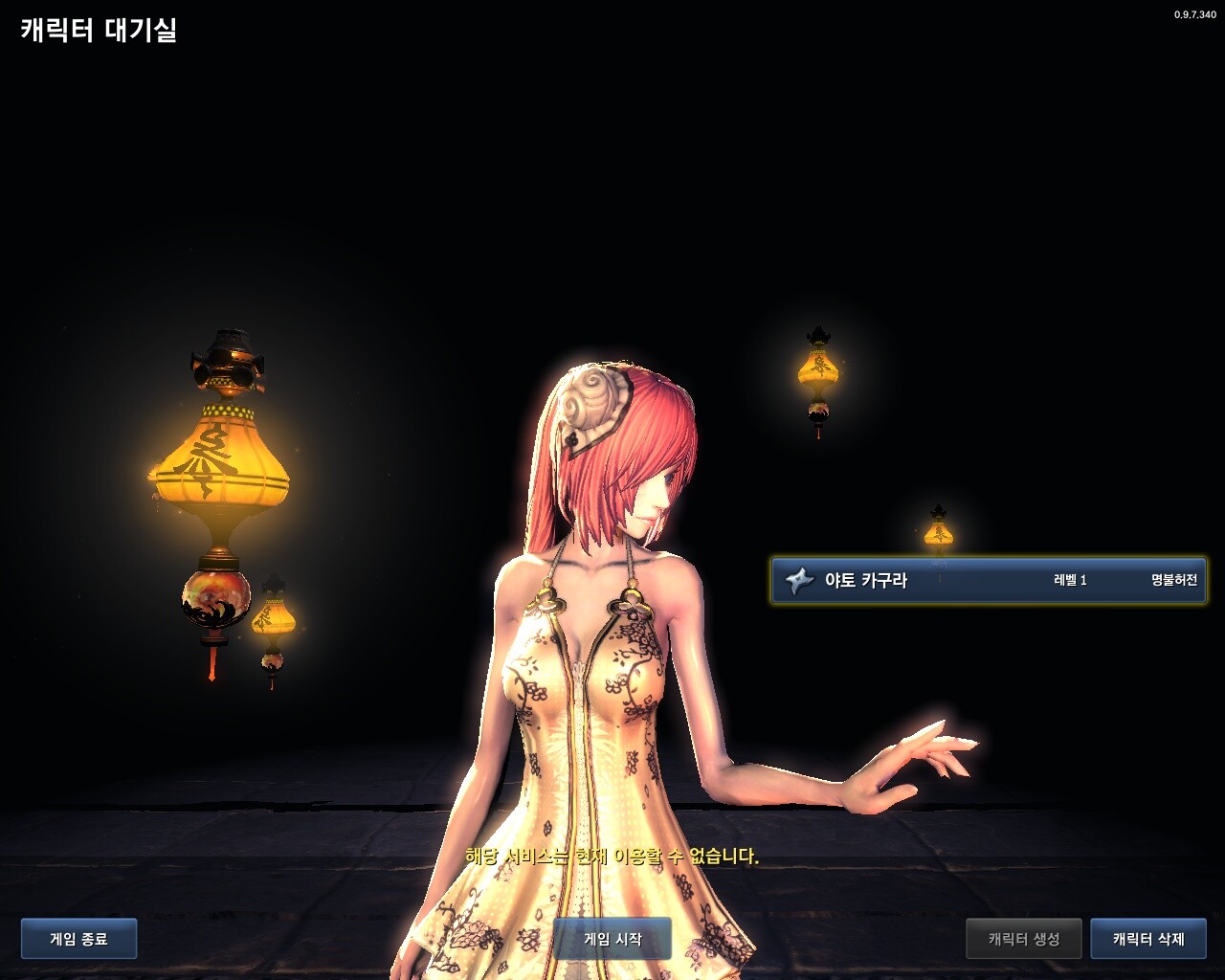Viewport: 1225px width, 980px height.
Task: Start the game with 게임 시작
Action: 612,939
